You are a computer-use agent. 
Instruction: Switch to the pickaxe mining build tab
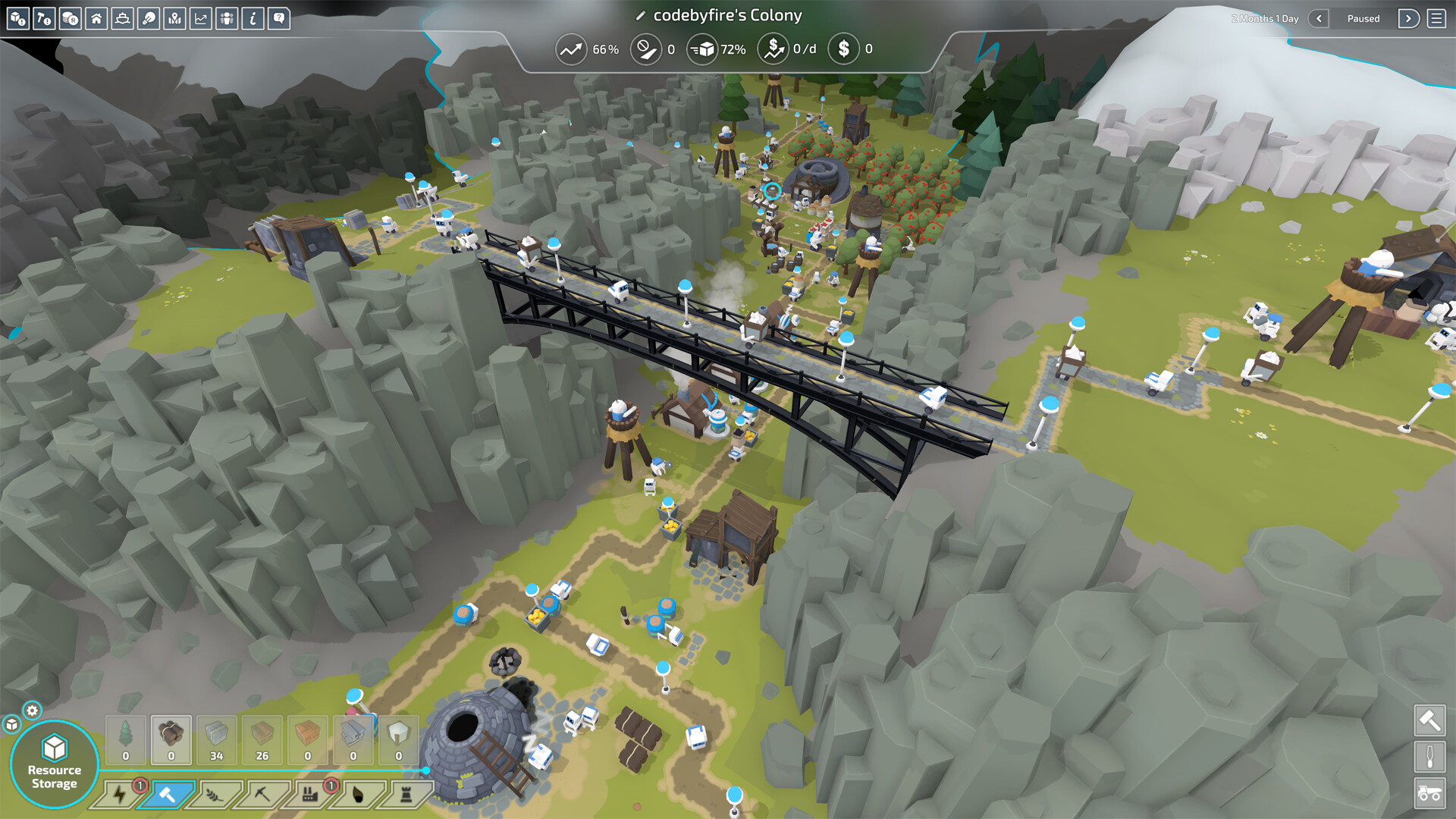click(x=262, y=795)
